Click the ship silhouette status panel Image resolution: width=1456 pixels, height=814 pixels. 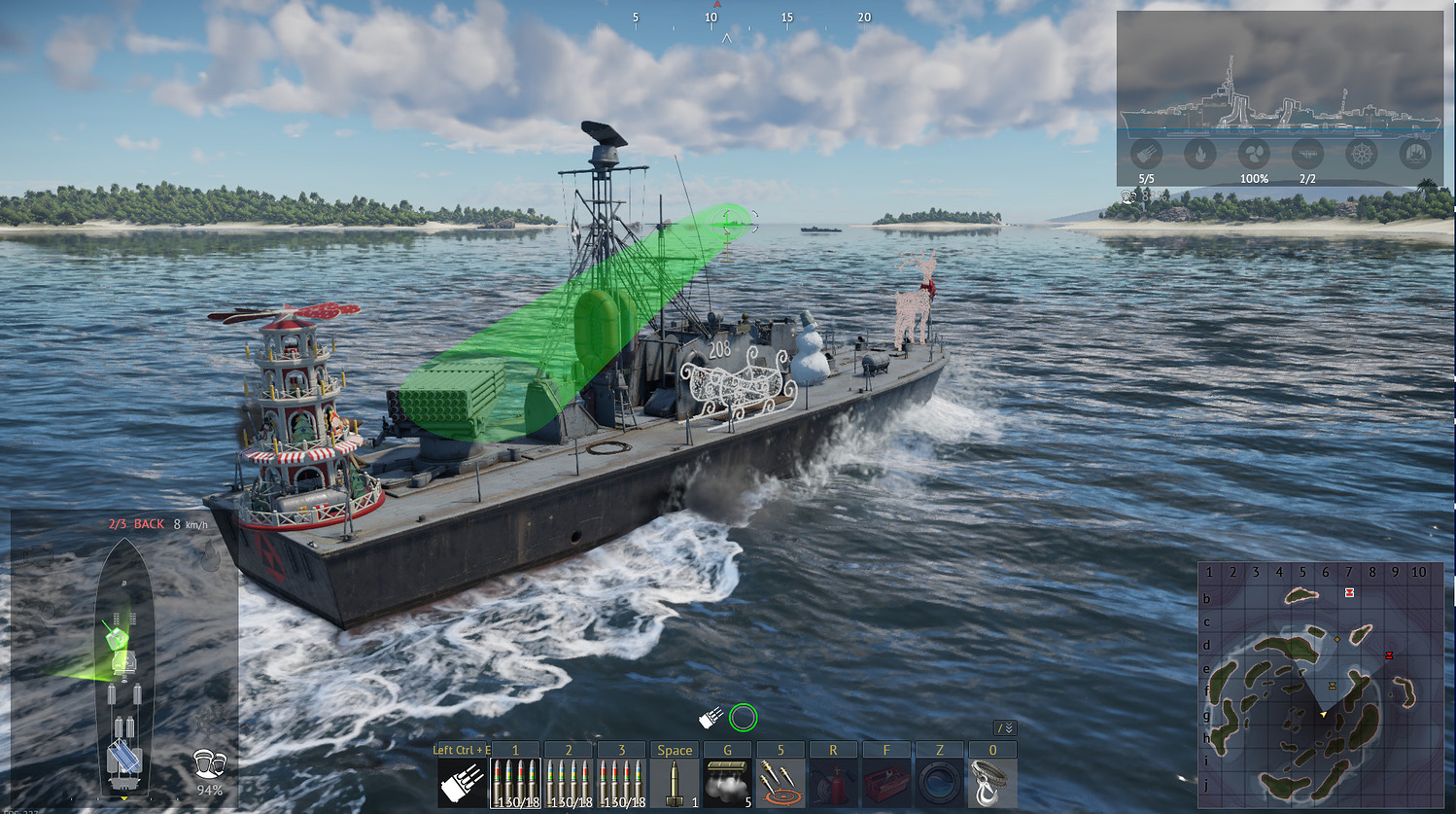click(1278, 97)
